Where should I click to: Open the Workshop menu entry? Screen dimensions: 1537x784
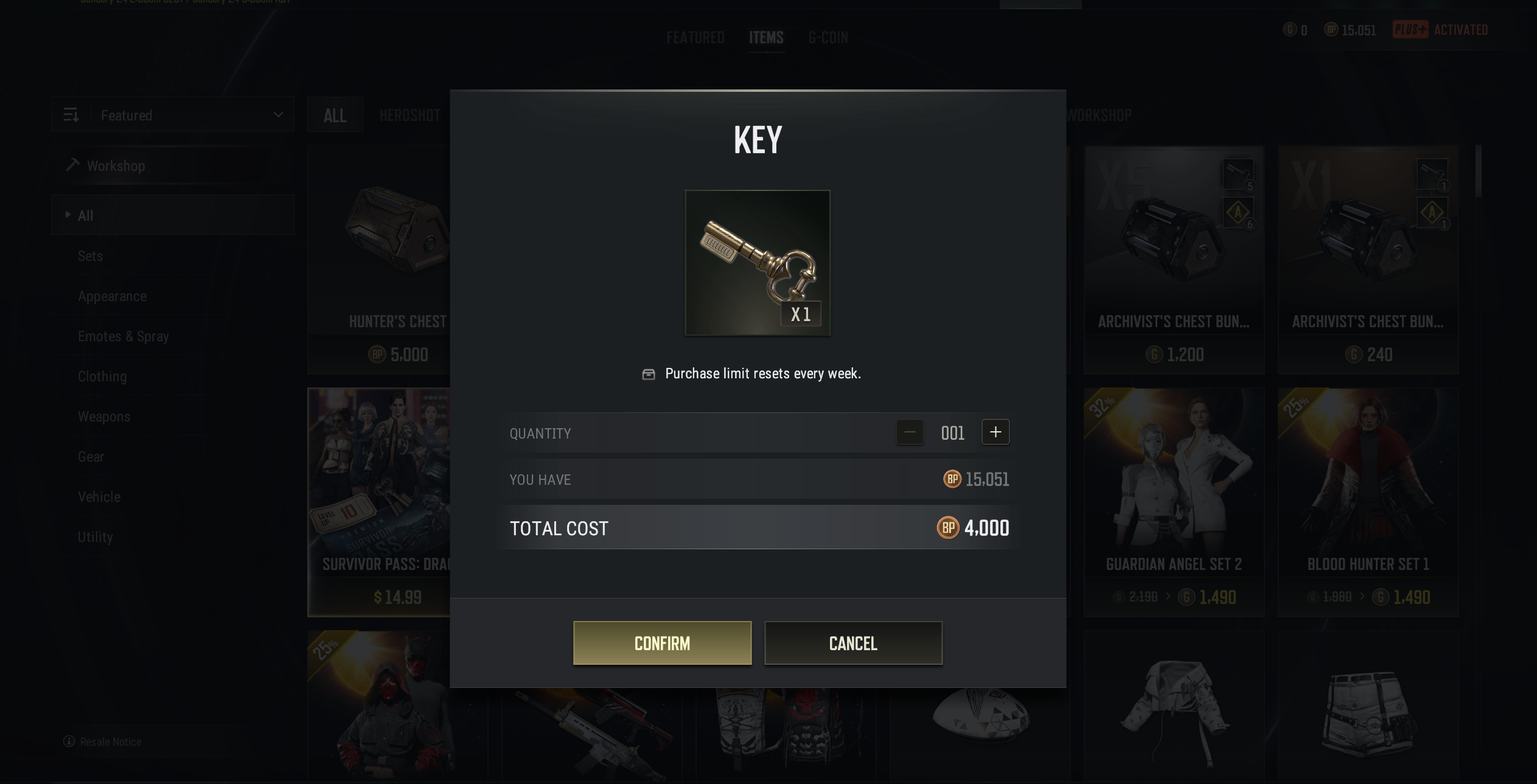(x=116, y=166)
